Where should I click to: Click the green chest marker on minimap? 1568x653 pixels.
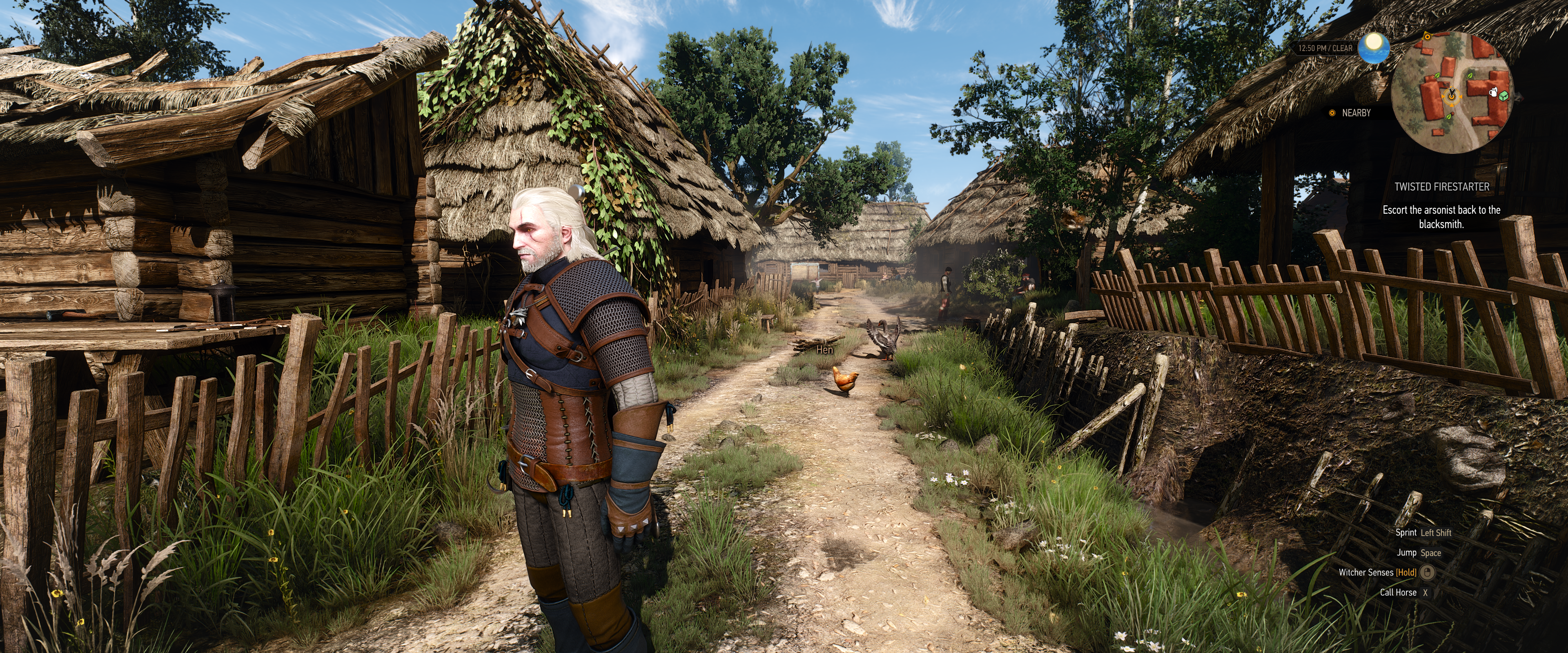(x=1503, y=96)
